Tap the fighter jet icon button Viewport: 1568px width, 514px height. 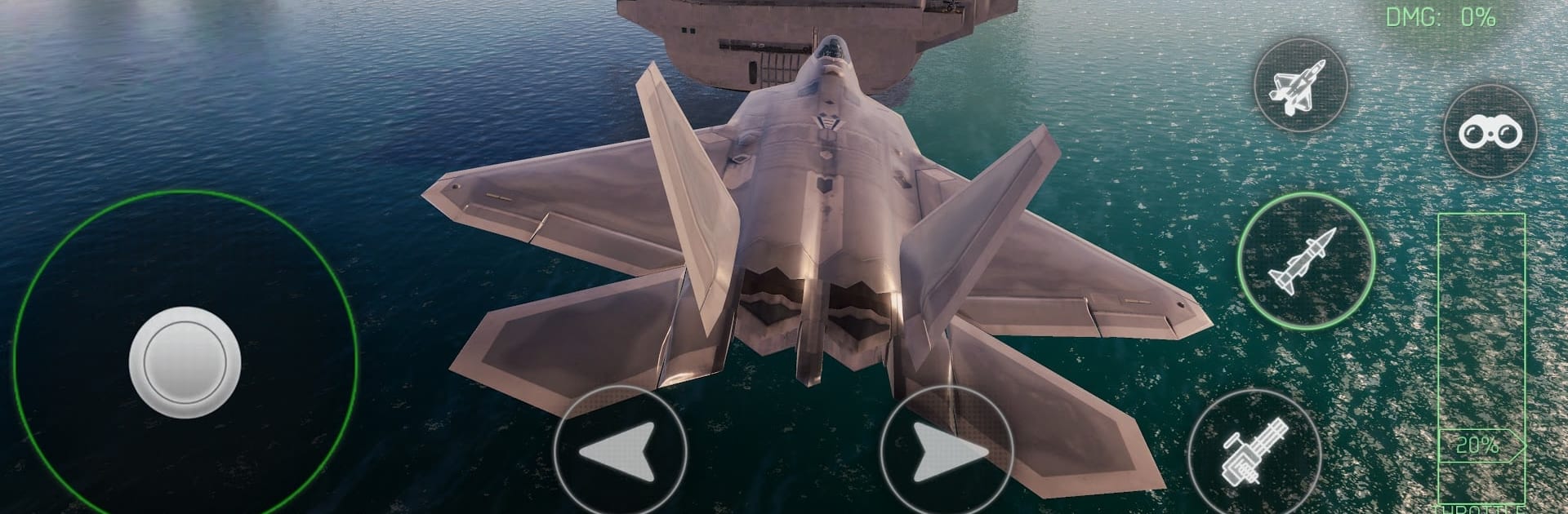click(1300, 86)
